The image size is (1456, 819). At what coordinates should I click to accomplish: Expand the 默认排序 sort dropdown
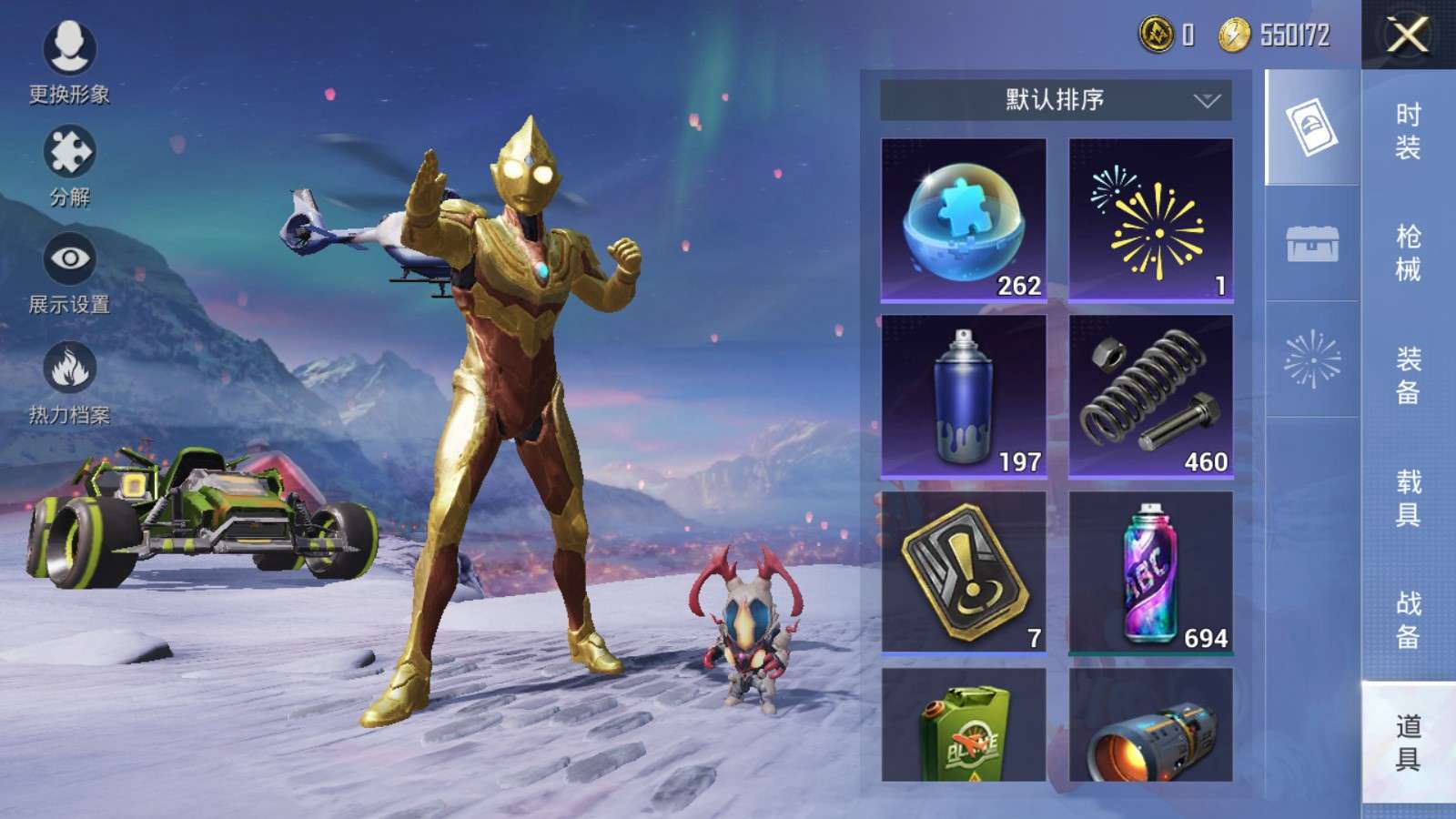1056,99
